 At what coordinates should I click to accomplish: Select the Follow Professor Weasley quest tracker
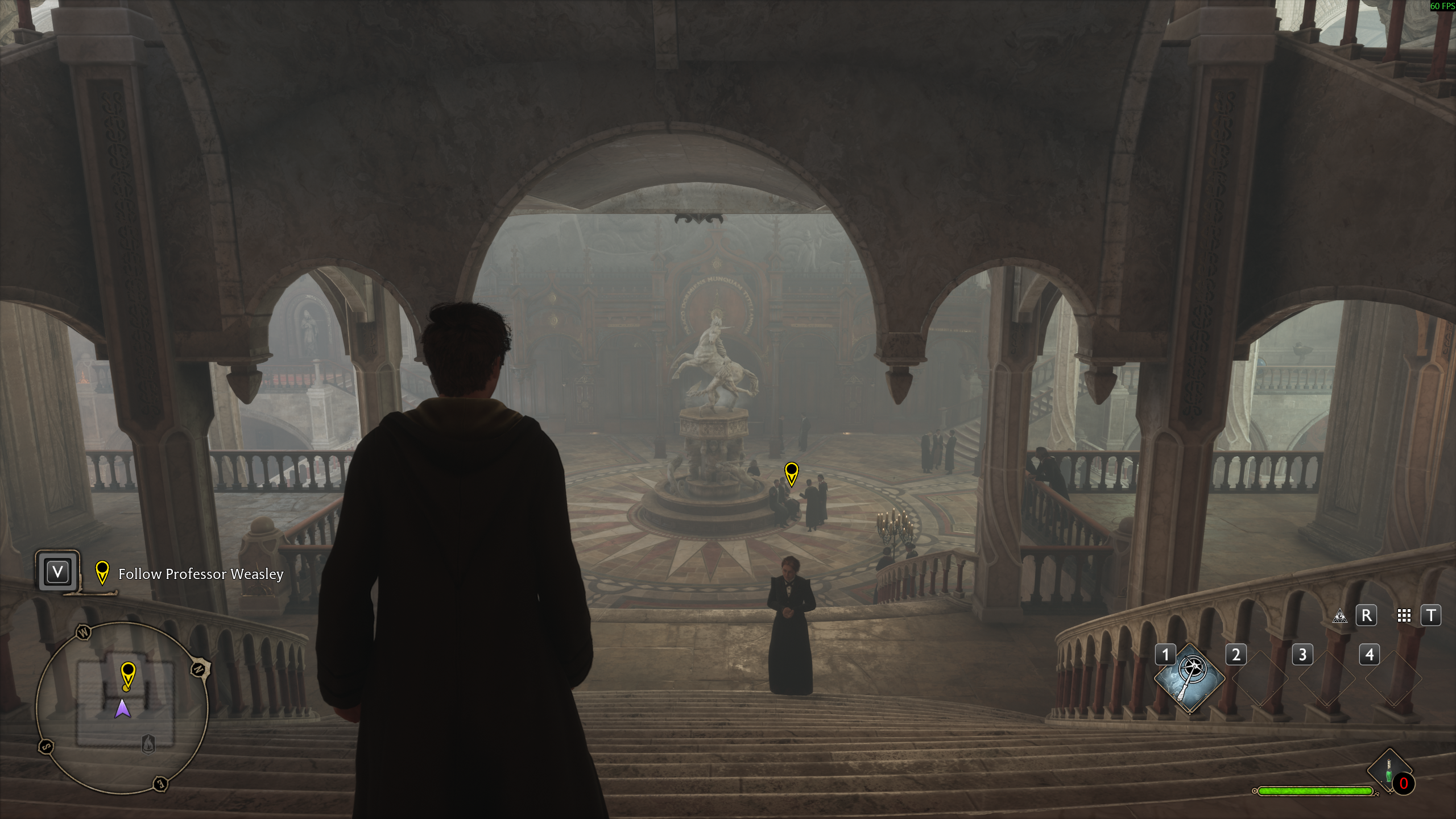(200, 574)
